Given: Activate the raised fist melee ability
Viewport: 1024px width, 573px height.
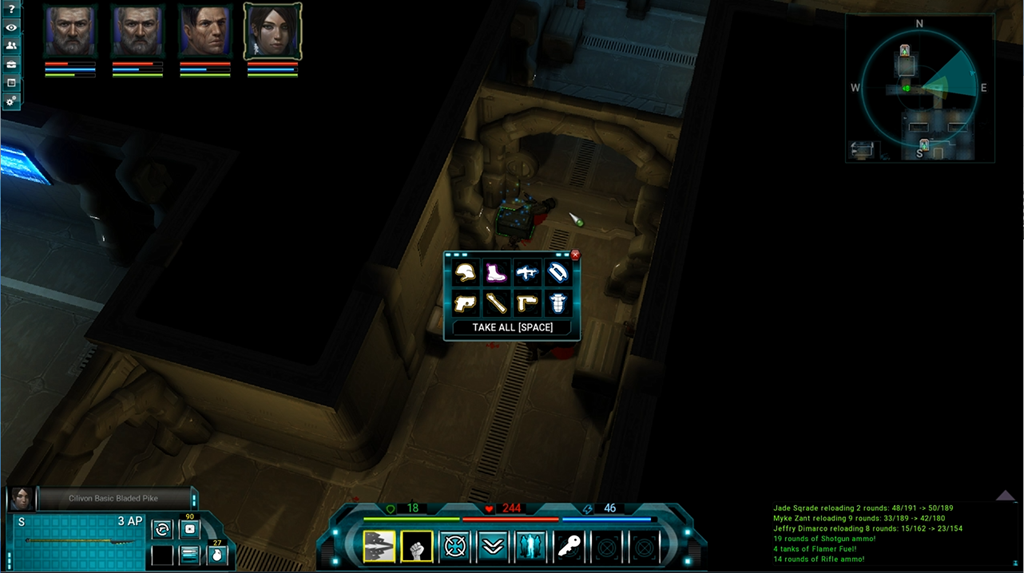Looking at the screenshot, I should tap(418, 546).
